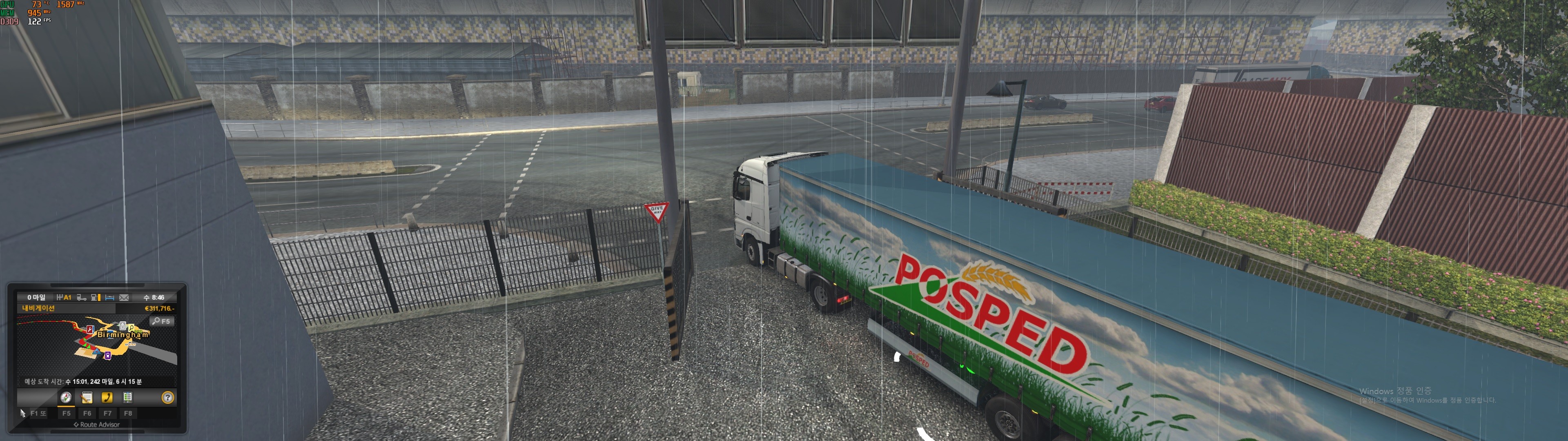The width and height of the screenshot is (1568, 441).
Task: Zoom the Route Advisor map with magnifier
Action: (162, 321)
